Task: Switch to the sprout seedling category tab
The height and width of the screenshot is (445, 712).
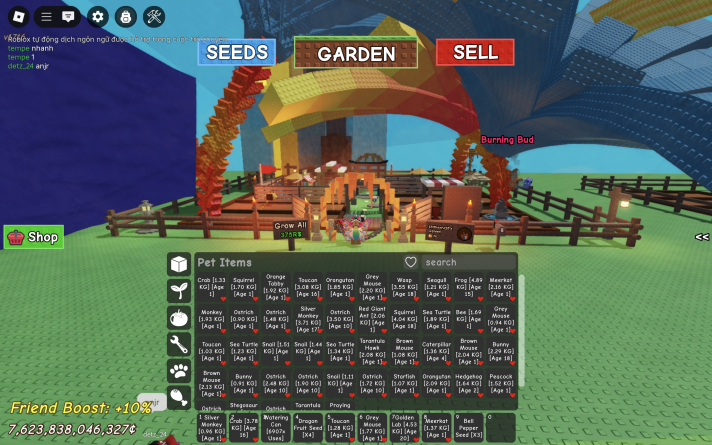Action: pyautogui.click(x=179, y=291)
